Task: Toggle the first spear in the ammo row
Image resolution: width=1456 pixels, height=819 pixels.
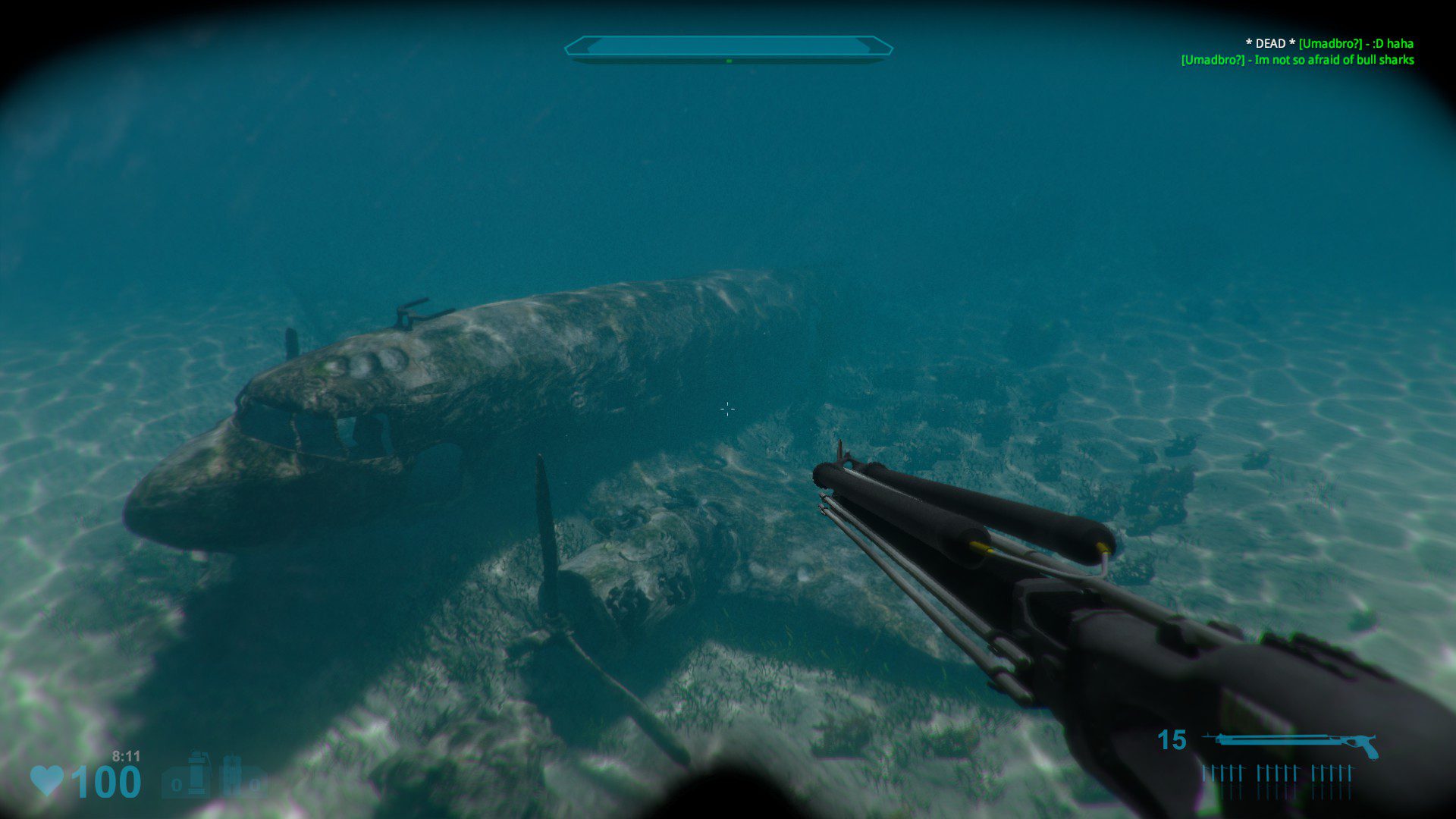Action: coord(1203,772)
